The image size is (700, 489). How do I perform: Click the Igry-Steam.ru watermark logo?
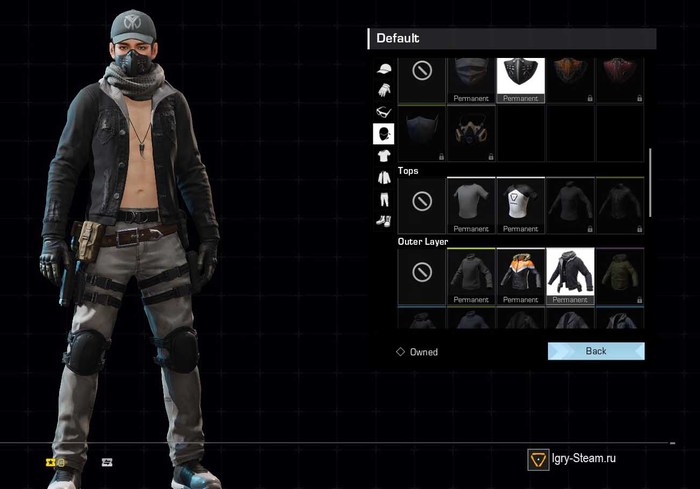538,459
